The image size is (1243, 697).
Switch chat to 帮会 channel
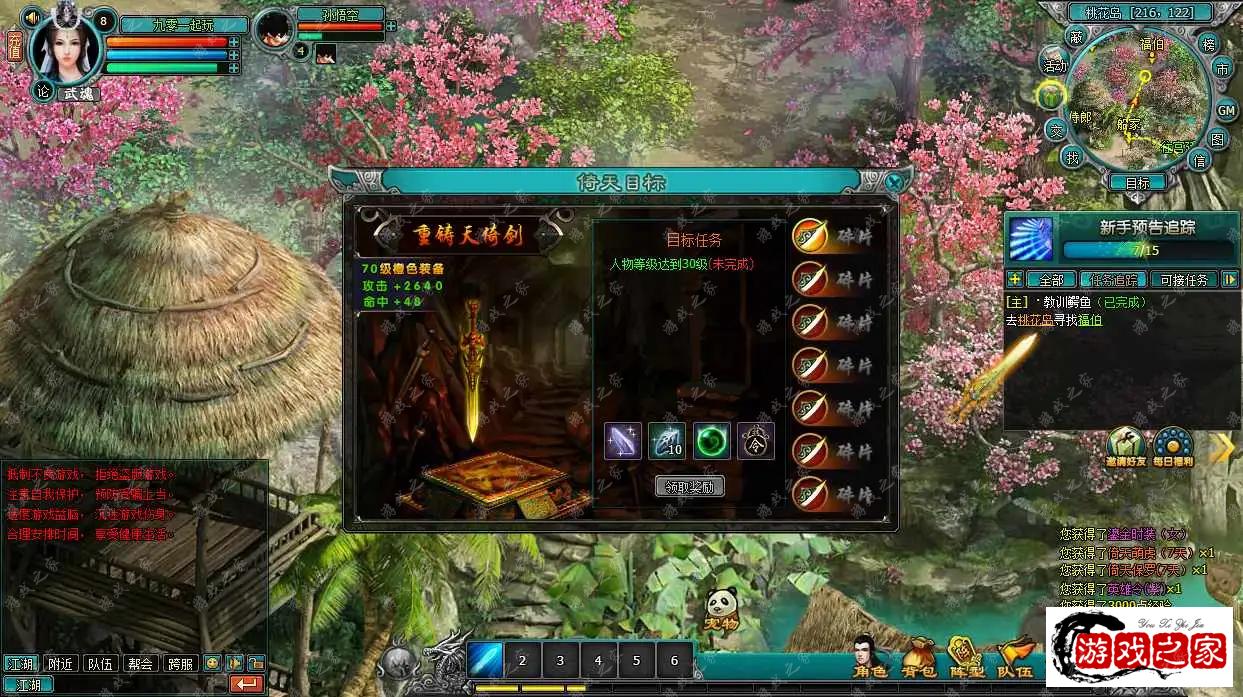[x=141, y=663]
